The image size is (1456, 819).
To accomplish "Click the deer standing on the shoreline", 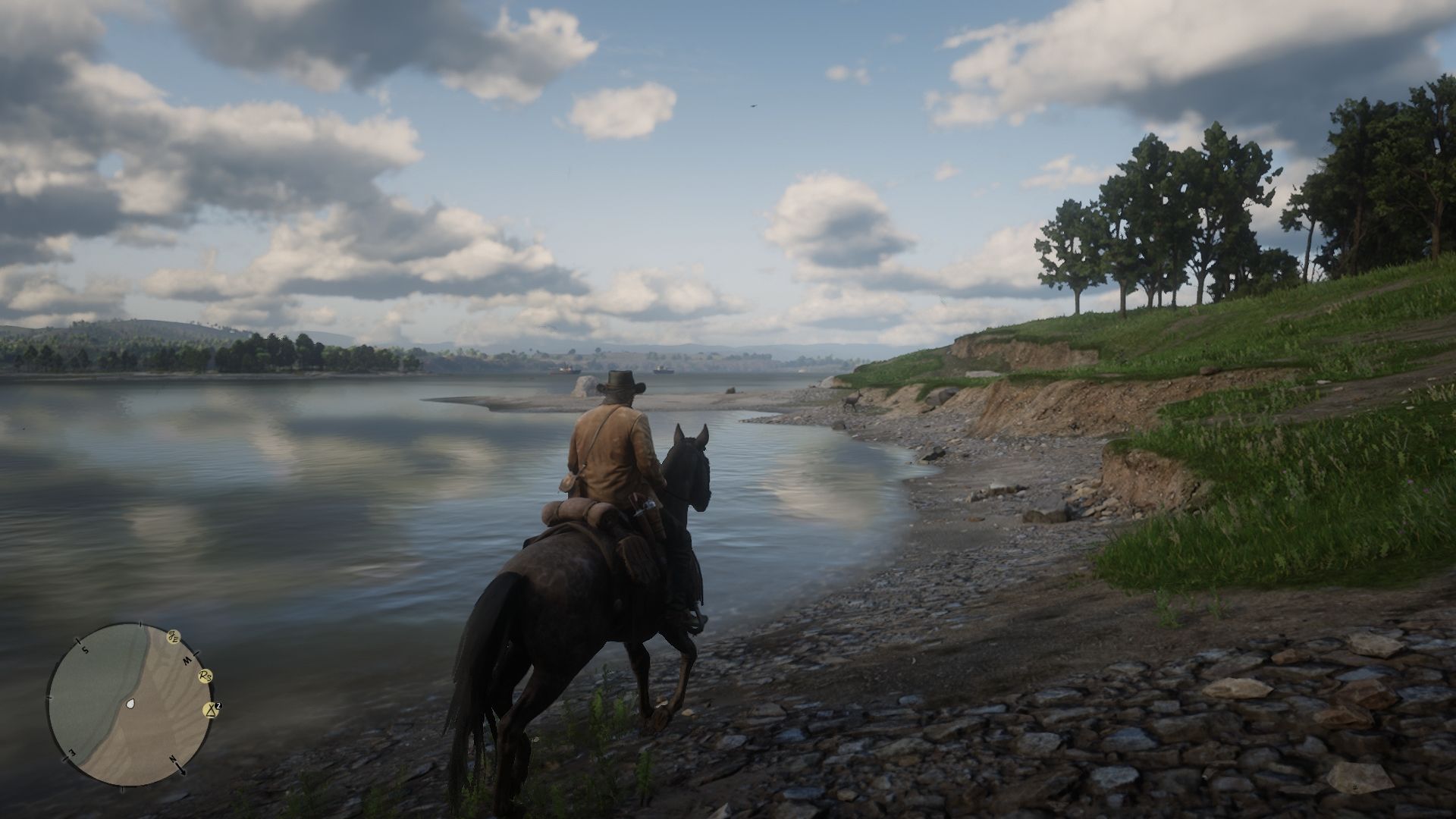I will (852, 400).
